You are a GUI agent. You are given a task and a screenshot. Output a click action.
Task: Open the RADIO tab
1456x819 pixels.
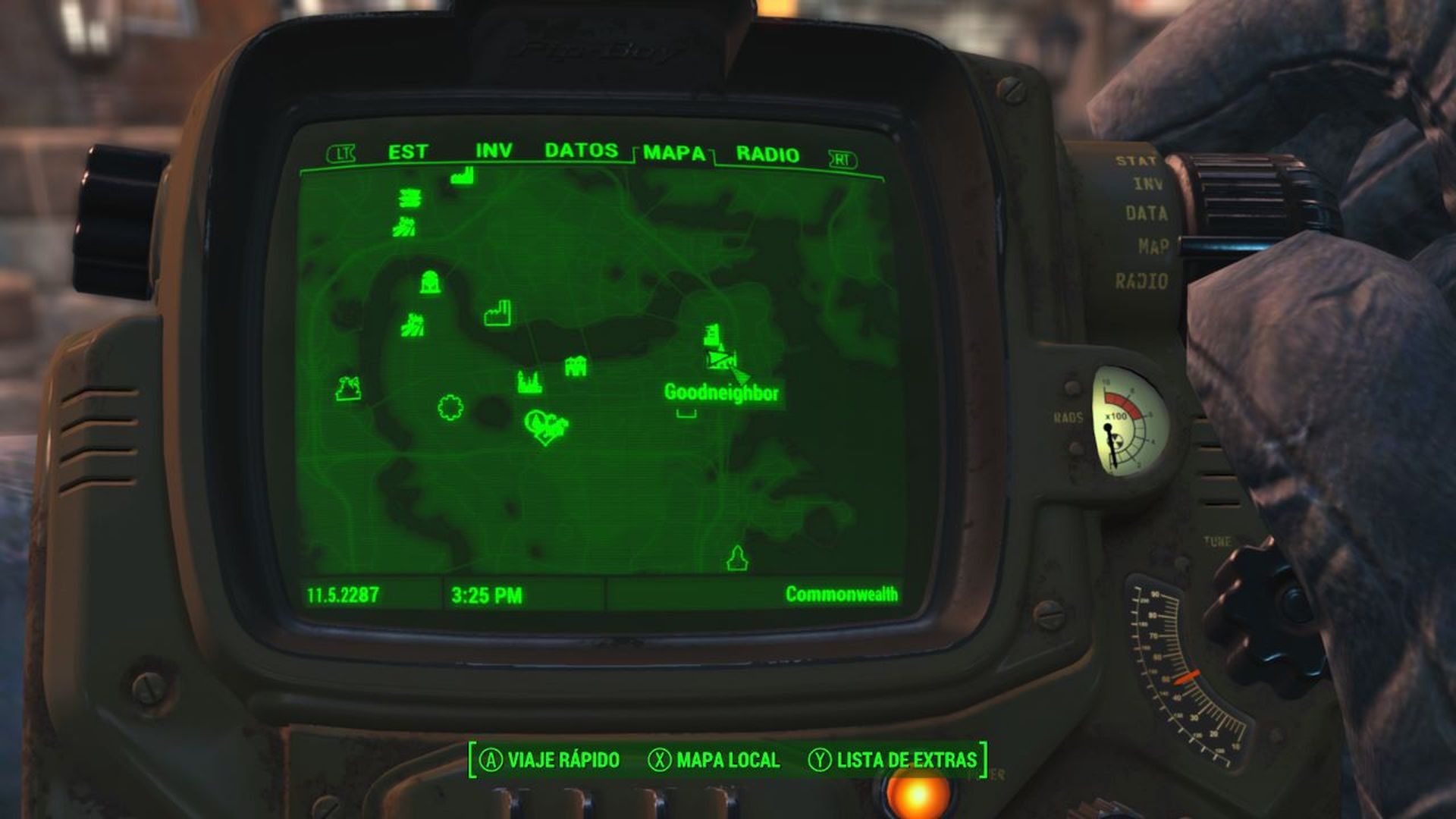765,154
